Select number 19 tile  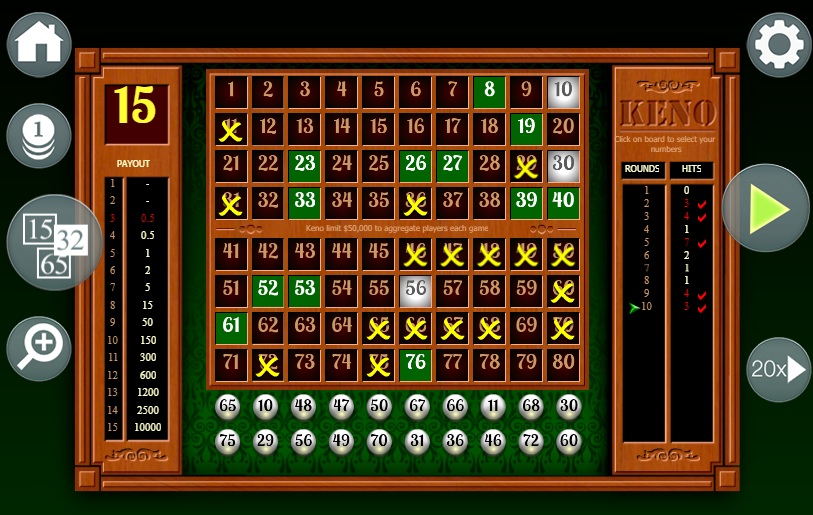526,128
